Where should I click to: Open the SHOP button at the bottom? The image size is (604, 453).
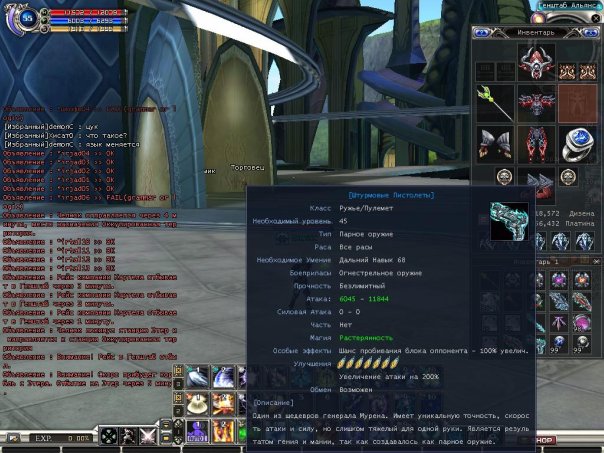pyautogui.click(x=543, y=440)
